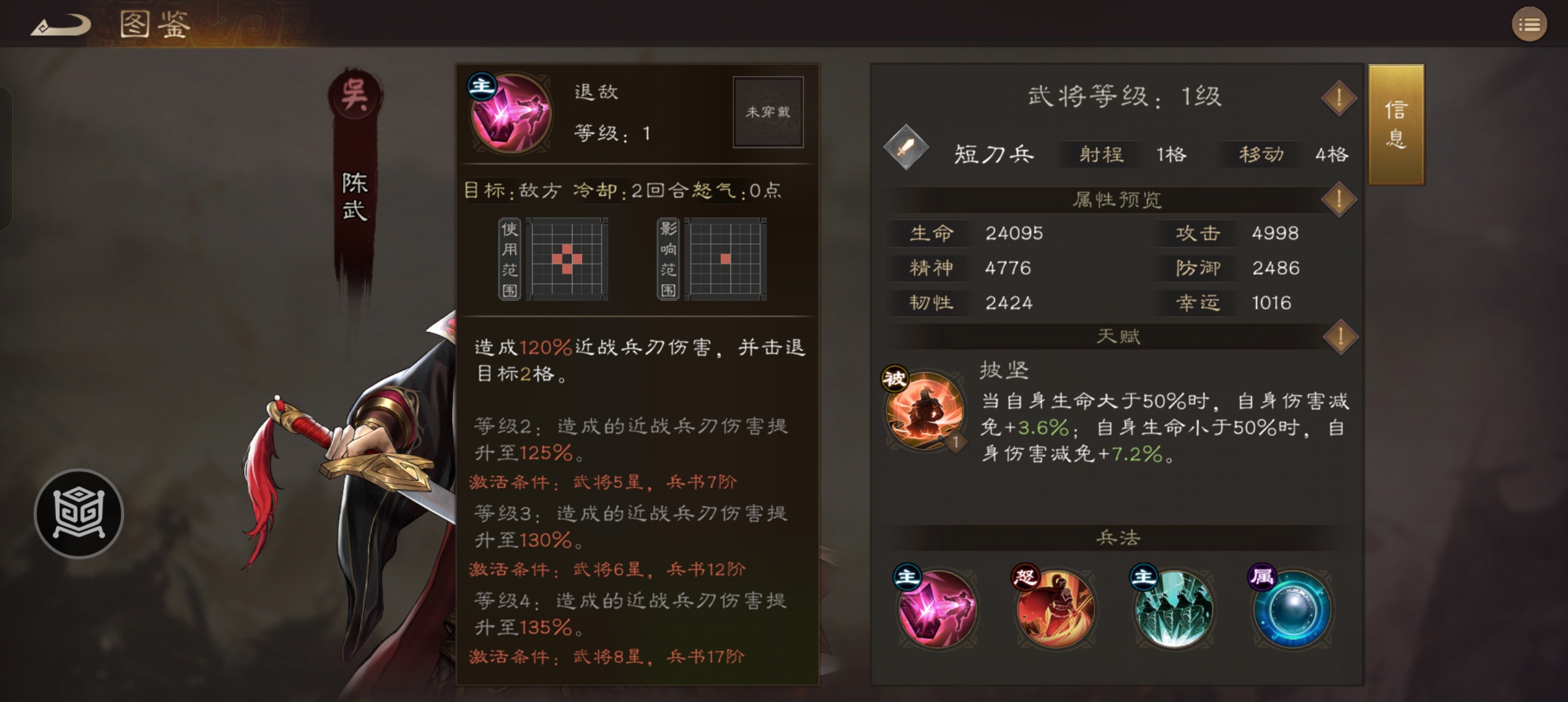Open the green 主 formation 兵法 icon
This screenshot has height=702, width=1568.
1176,610
